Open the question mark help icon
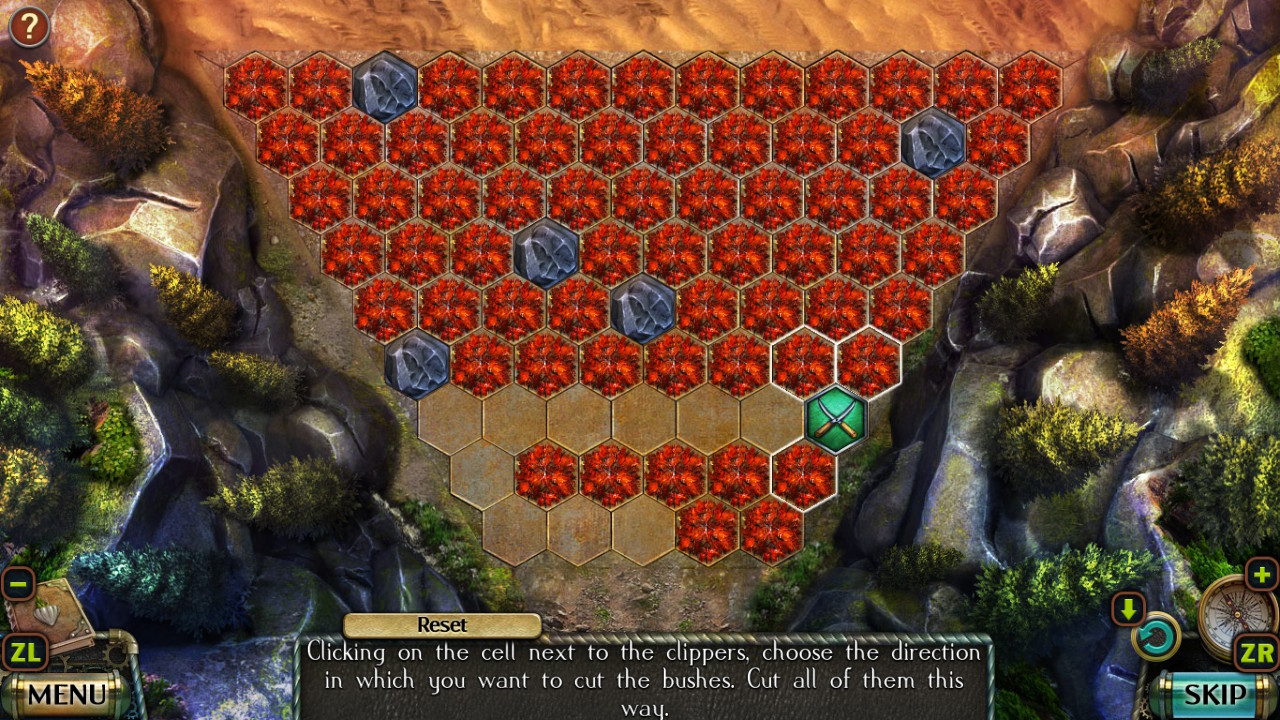The width and height of the screenshot is (1280, 720). 29,27
